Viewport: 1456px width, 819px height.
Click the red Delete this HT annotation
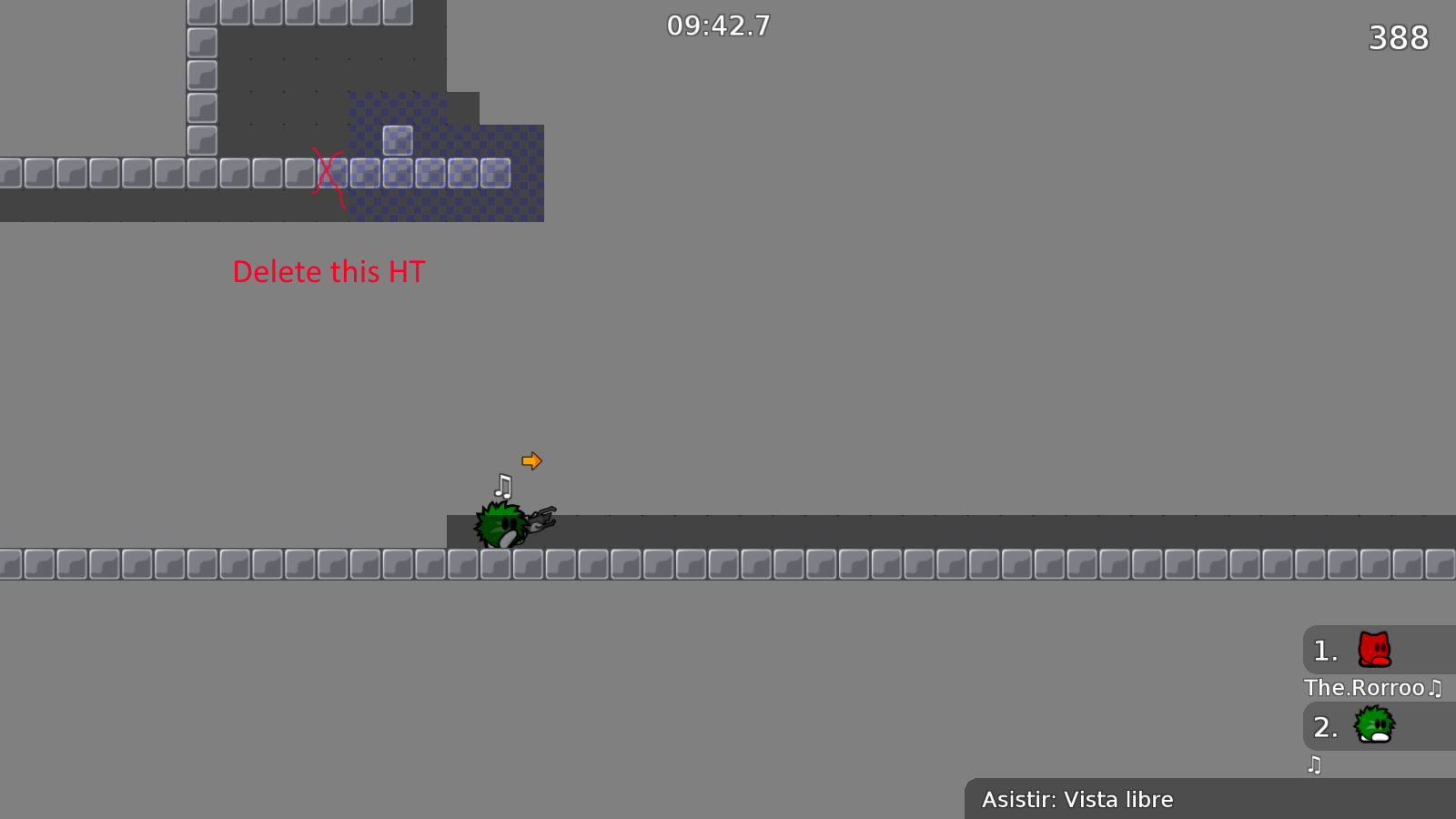tap(329, 271)
